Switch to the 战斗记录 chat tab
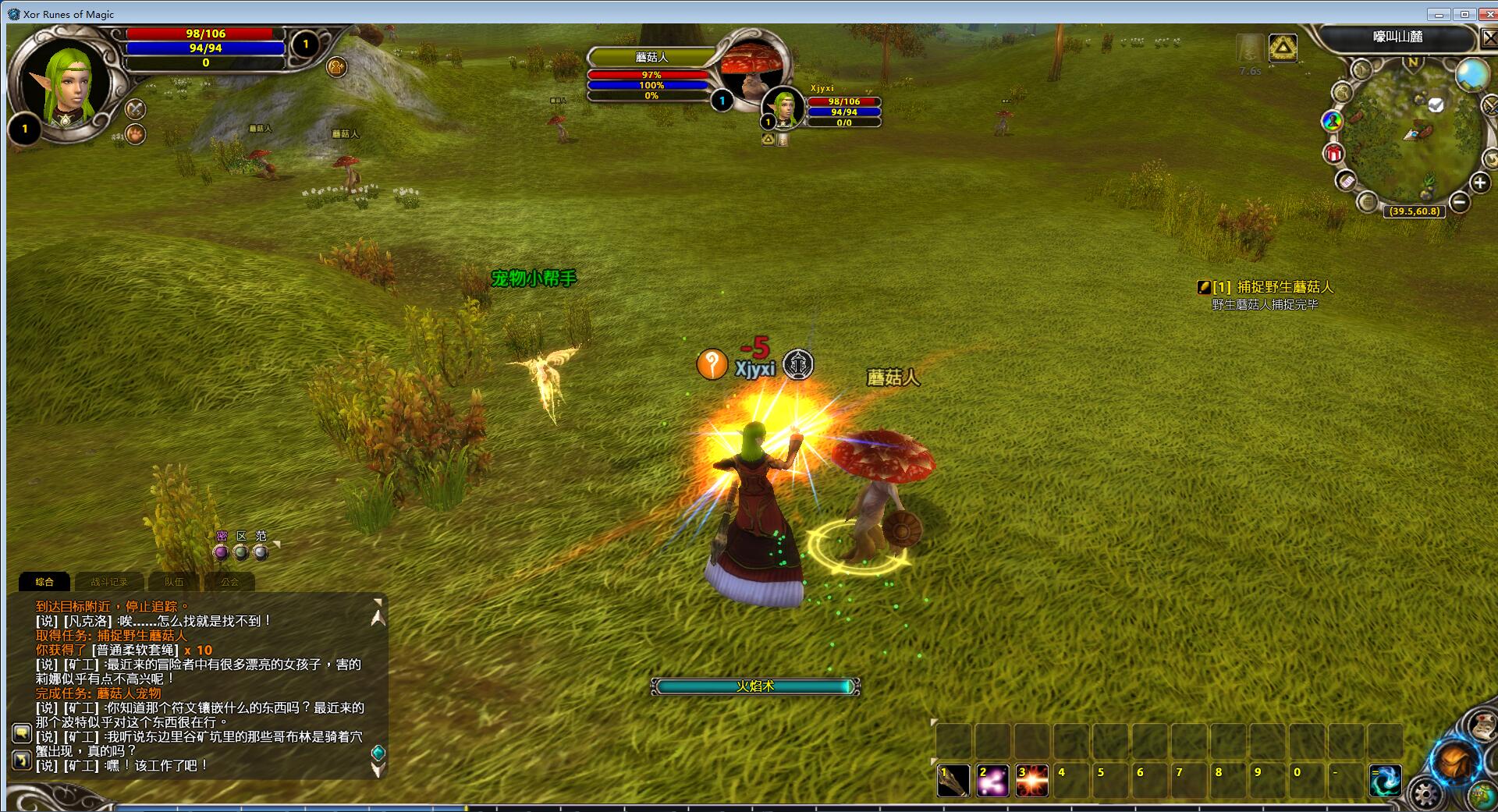Viewport: 1498px width, 812px height. pos(108,582)
